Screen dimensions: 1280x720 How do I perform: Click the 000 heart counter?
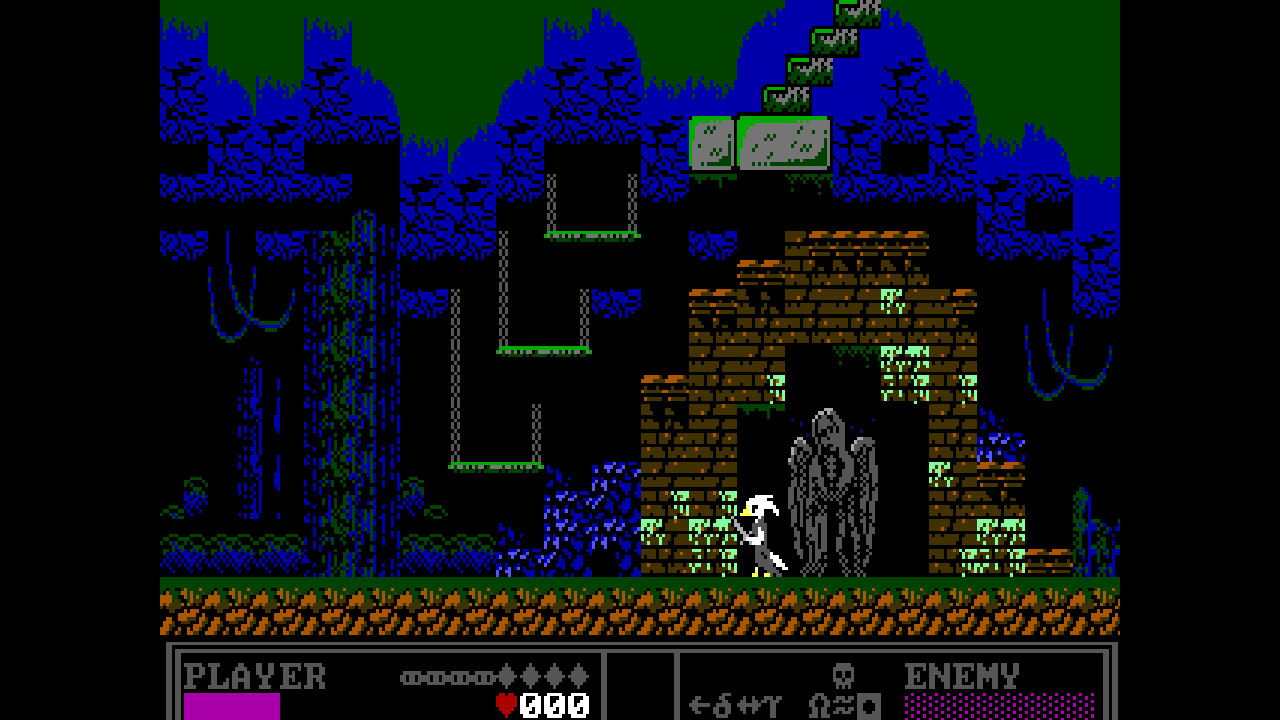coord(556,704)
